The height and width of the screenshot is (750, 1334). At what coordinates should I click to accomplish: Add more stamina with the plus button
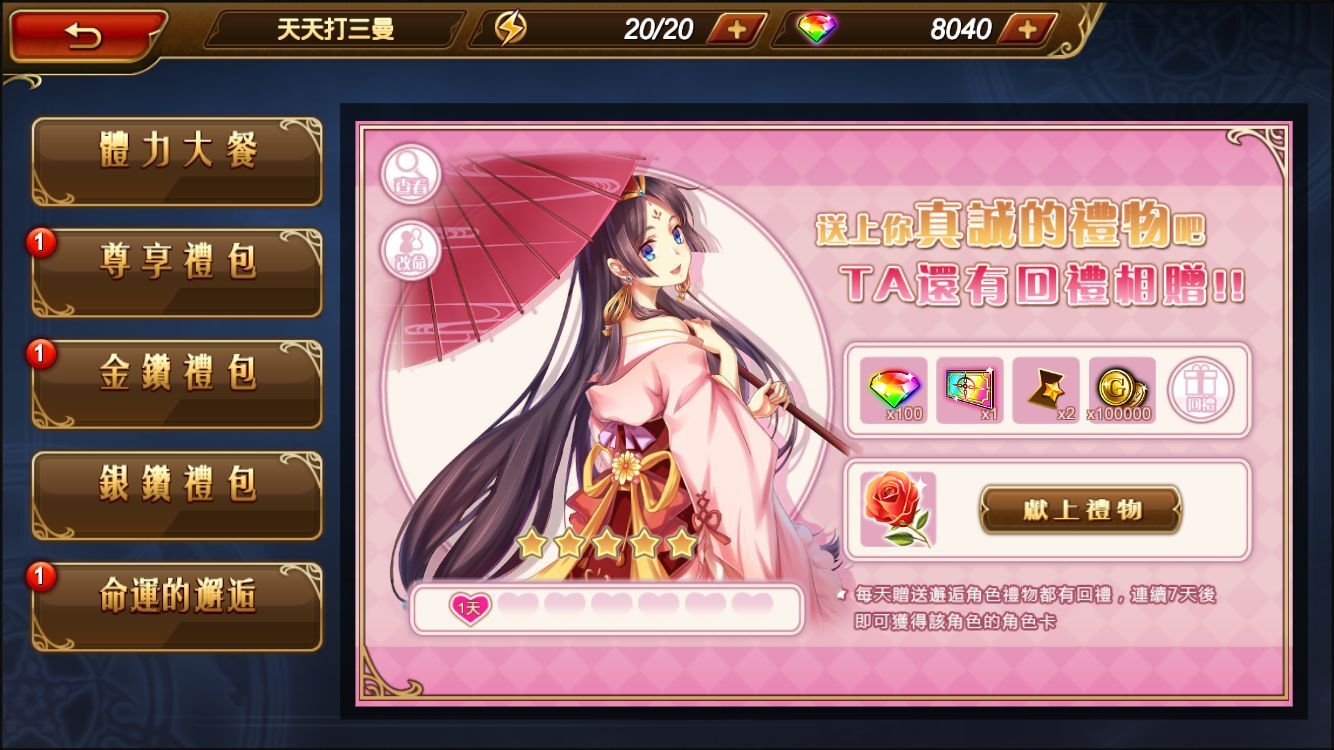(x=737, y=29)
